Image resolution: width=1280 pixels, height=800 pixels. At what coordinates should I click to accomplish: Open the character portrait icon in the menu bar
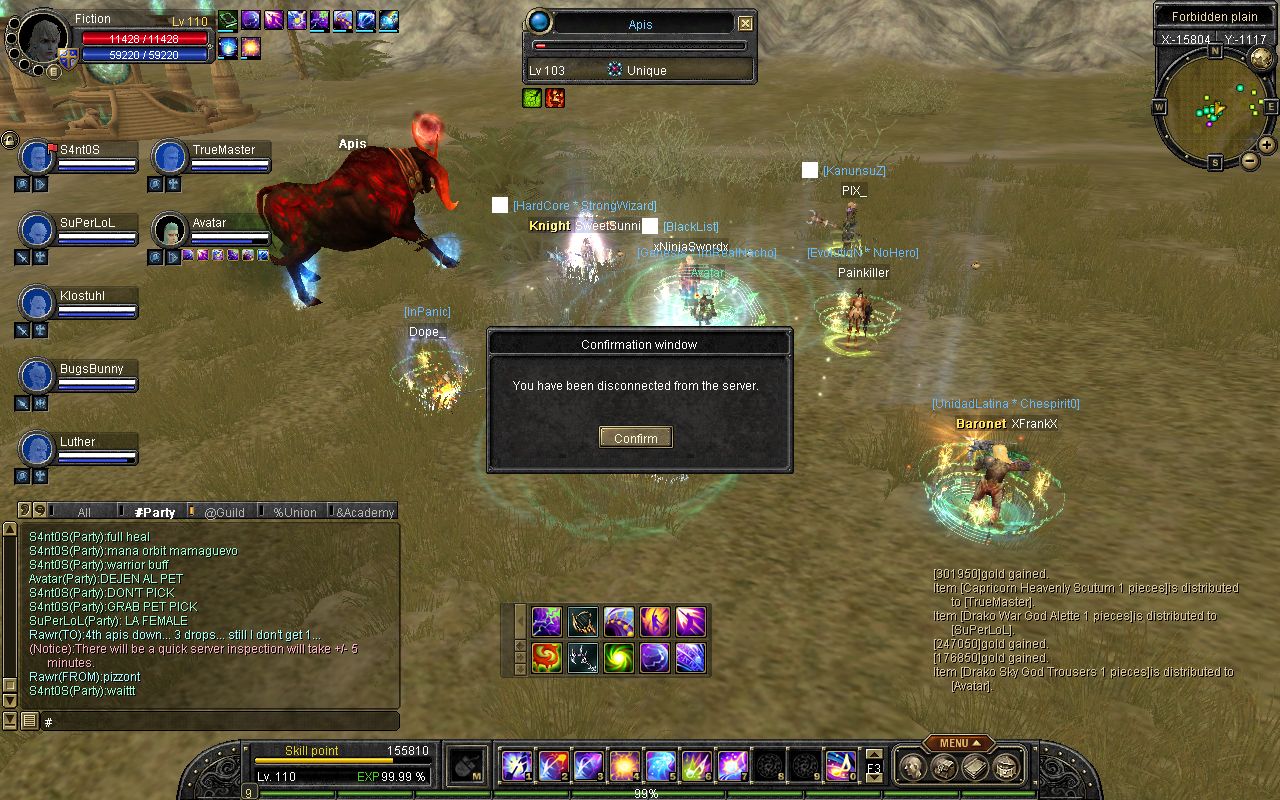[911, 767]
